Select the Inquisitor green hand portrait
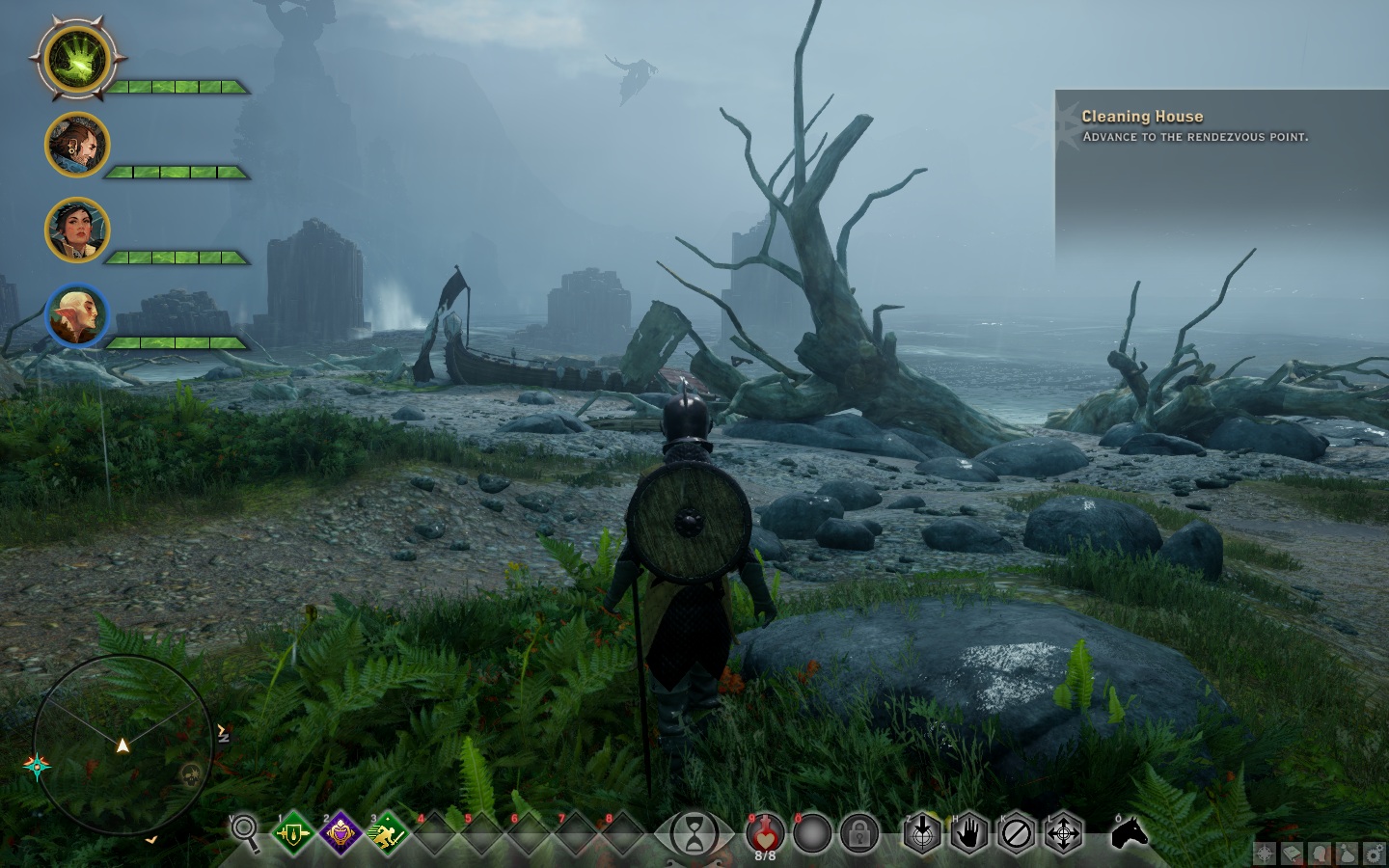Screen dimensions: 1389x868 [x=78, y=60]
